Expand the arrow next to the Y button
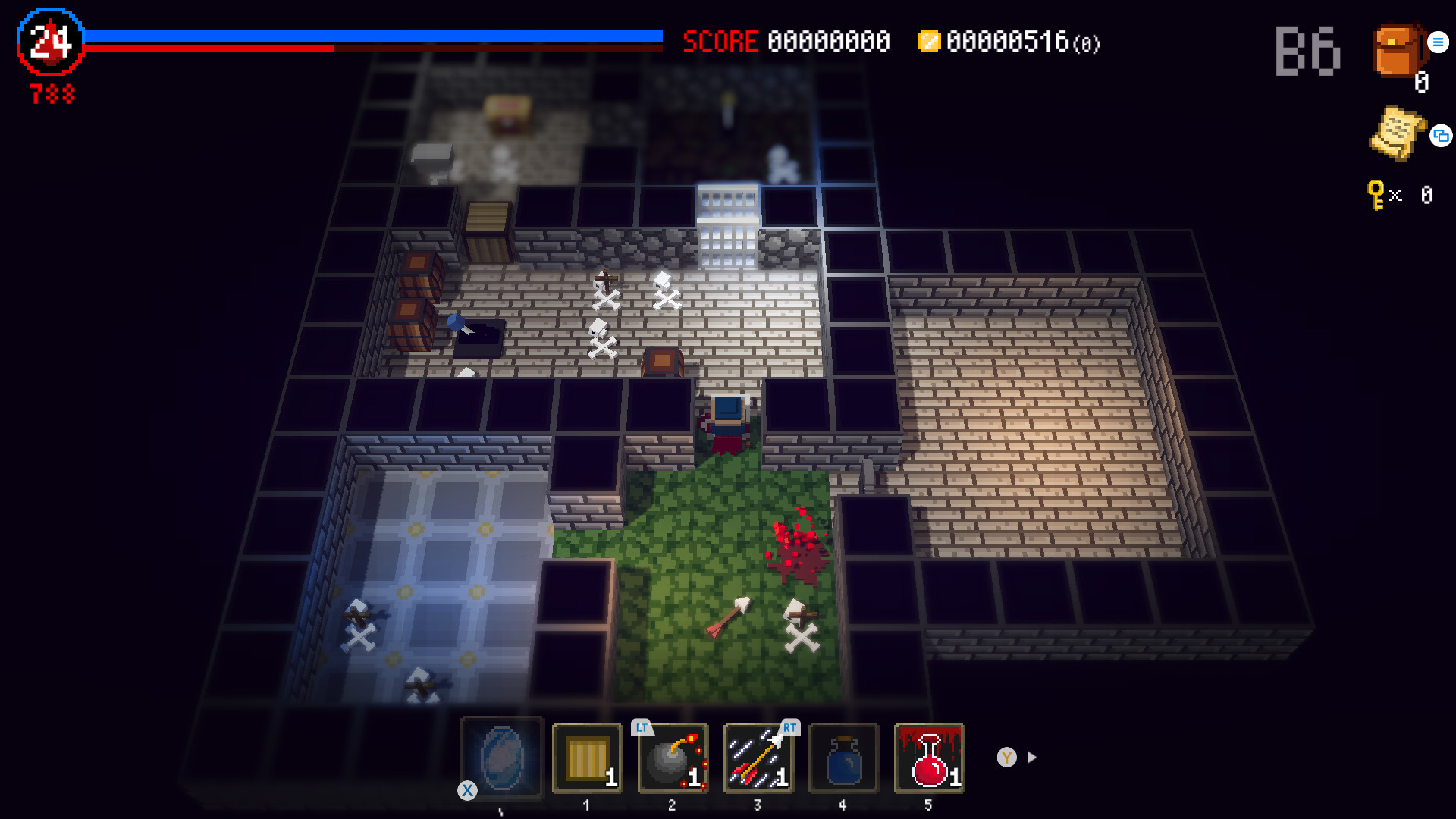Image resolution: width=1456 pixels, height=819 pixels. click(x=1031, y=756)
